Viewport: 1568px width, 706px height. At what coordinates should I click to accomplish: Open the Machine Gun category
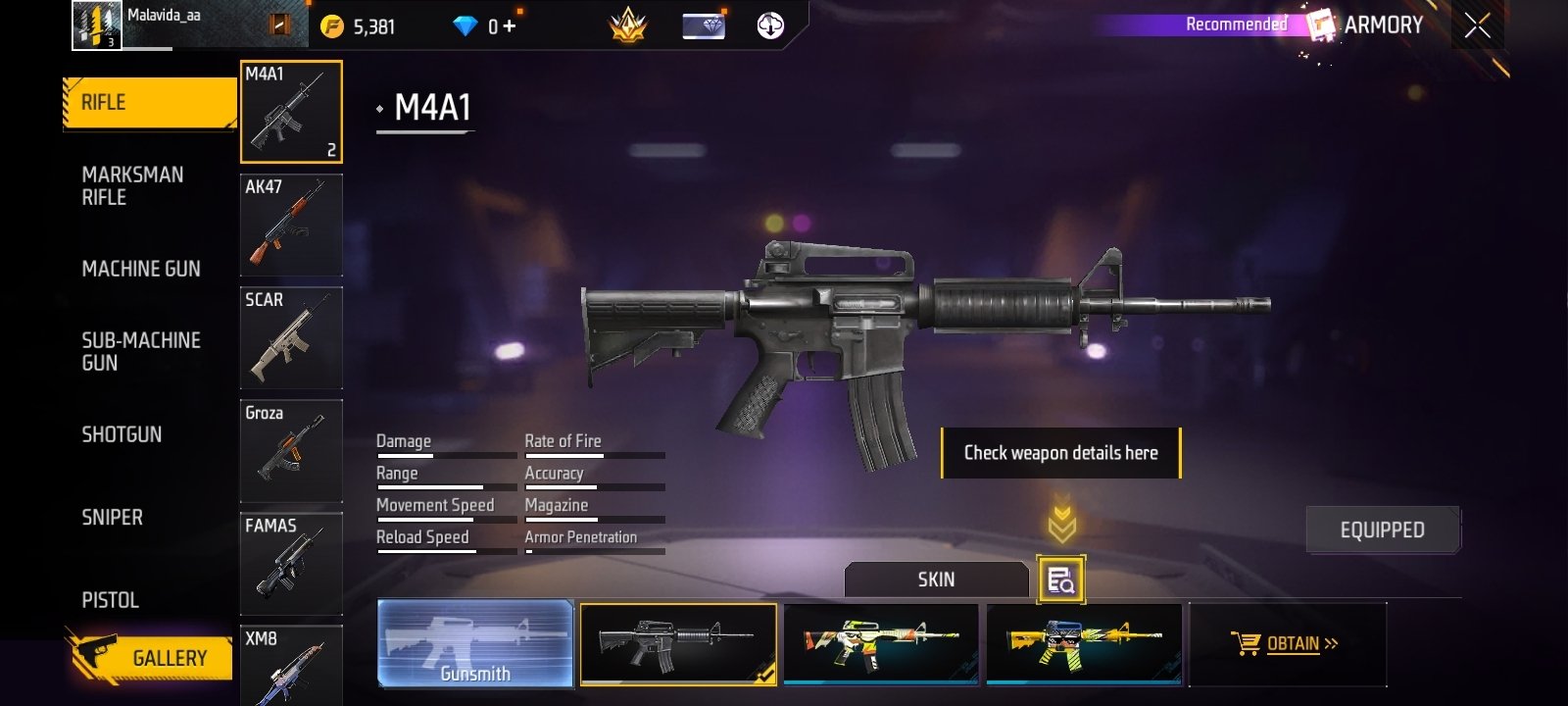[x=141, y=269]
